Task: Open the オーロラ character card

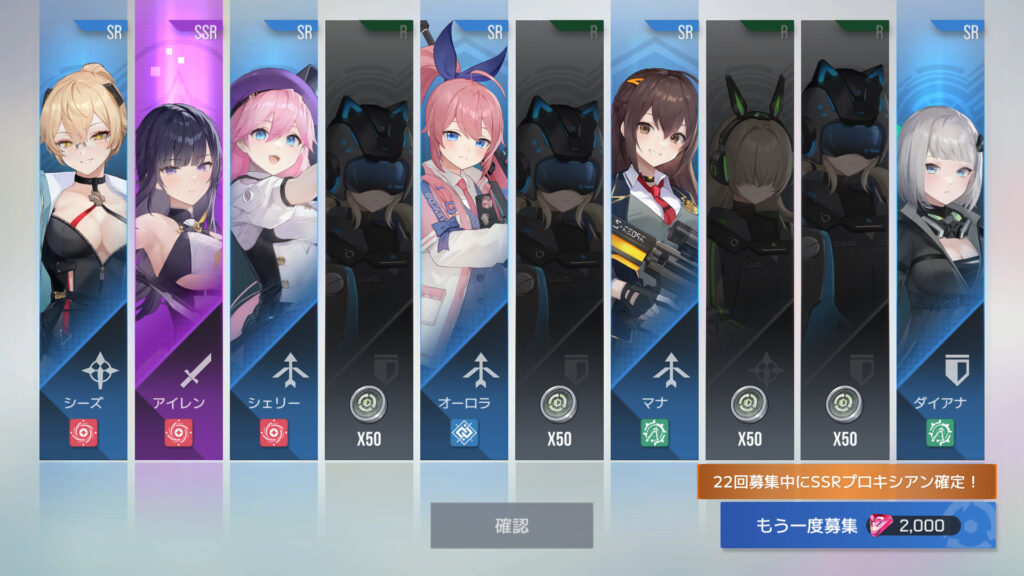Action: pos(464,240)
